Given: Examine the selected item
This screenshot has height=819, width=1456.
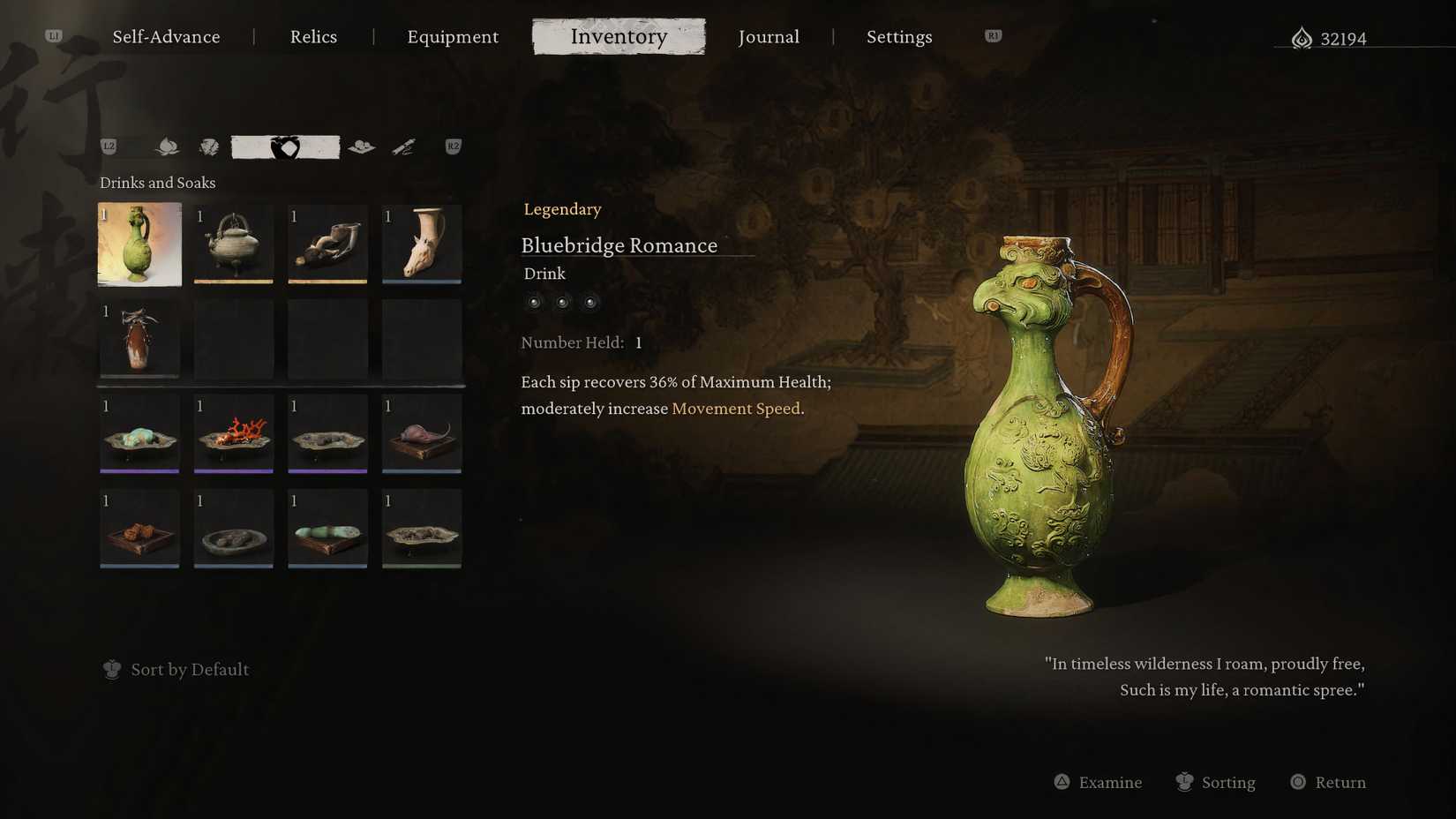Looking at the screenshot, I should coord(1099,783).
